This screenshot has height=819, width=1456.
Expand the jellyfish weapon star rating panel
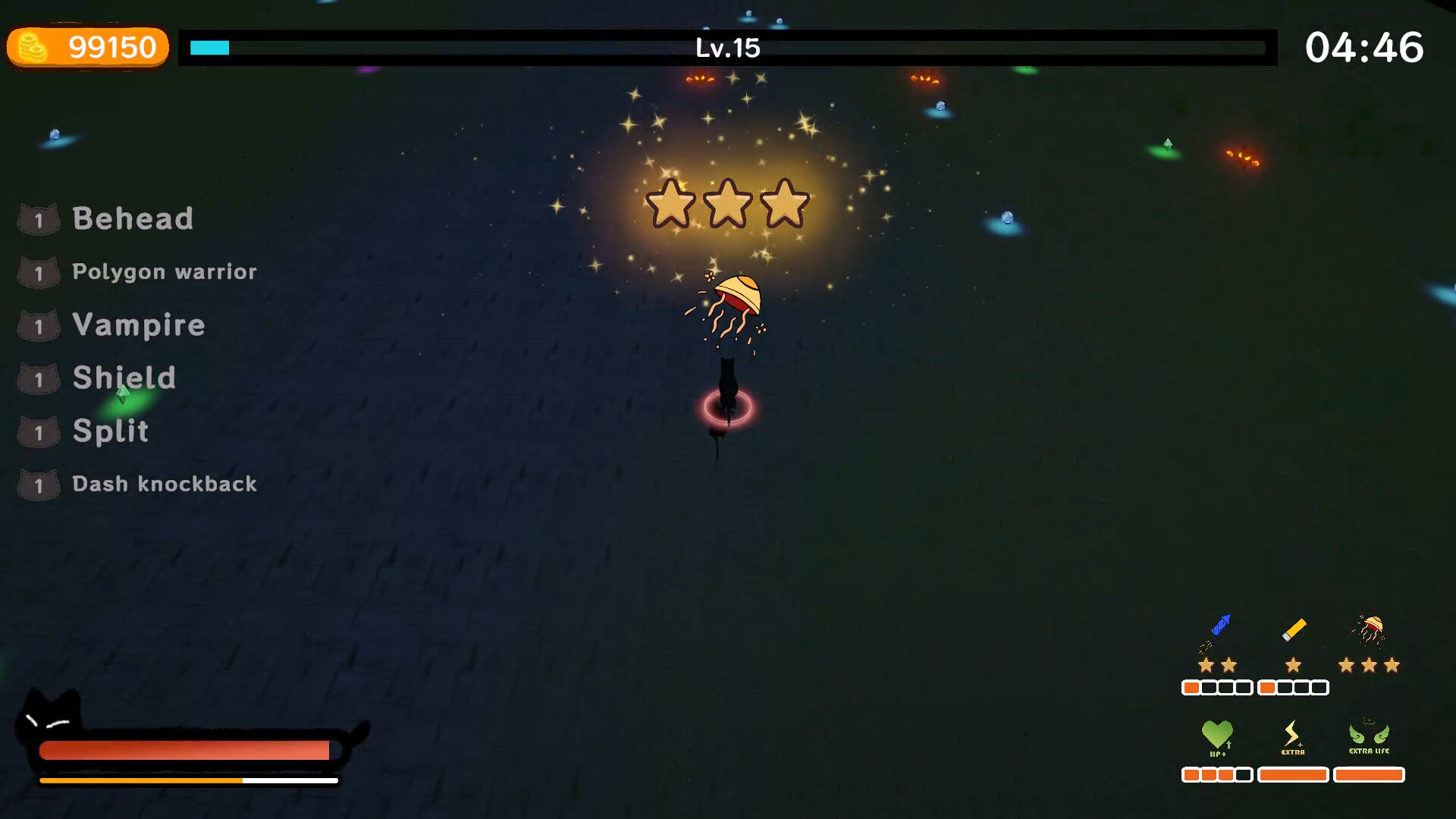(1369, 664)
